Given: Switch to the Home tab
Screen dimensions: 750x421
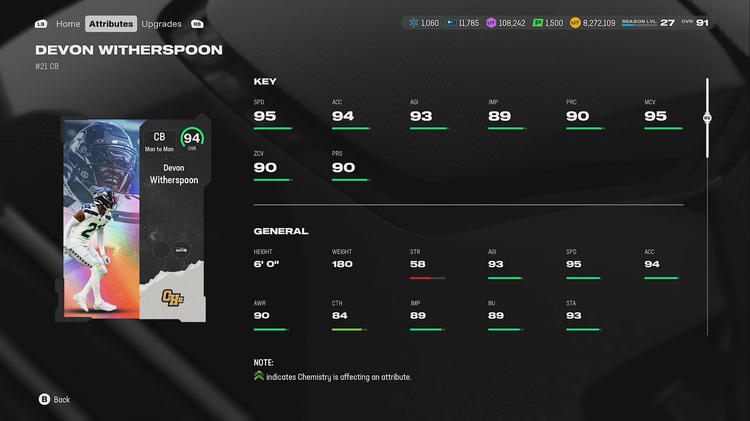Looking at the screenshot, I should [68, 23].
